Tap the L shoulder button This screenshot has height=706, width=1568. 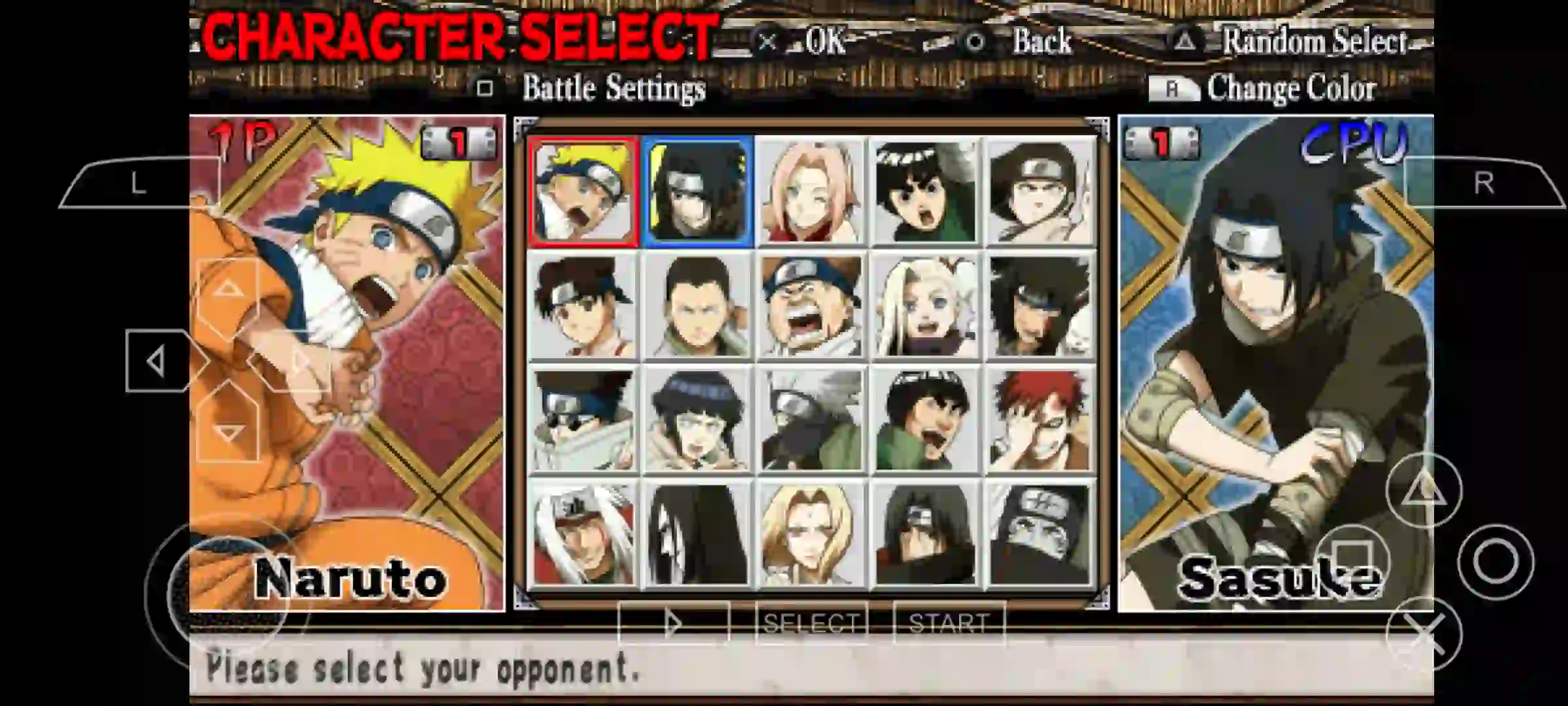point(137,184)
